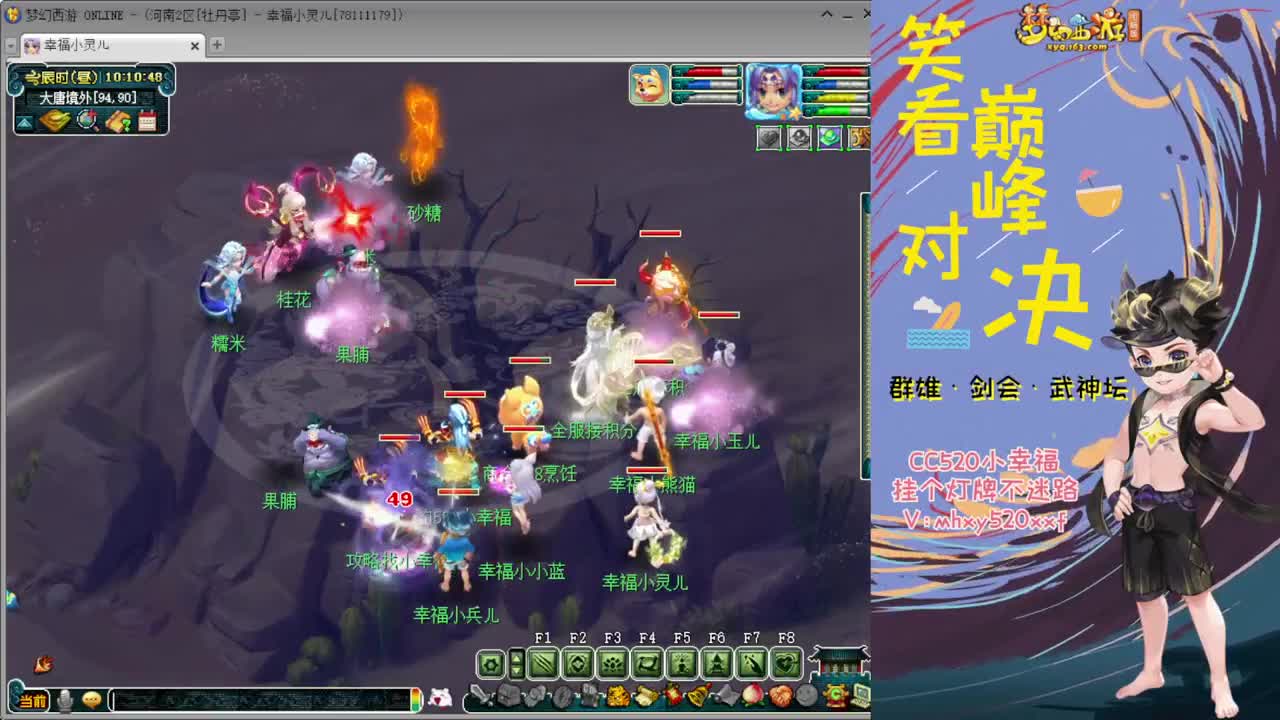1280x720 pixels.
Task: Toggle the microphone icon next to the chat bar
Action: 64,700
